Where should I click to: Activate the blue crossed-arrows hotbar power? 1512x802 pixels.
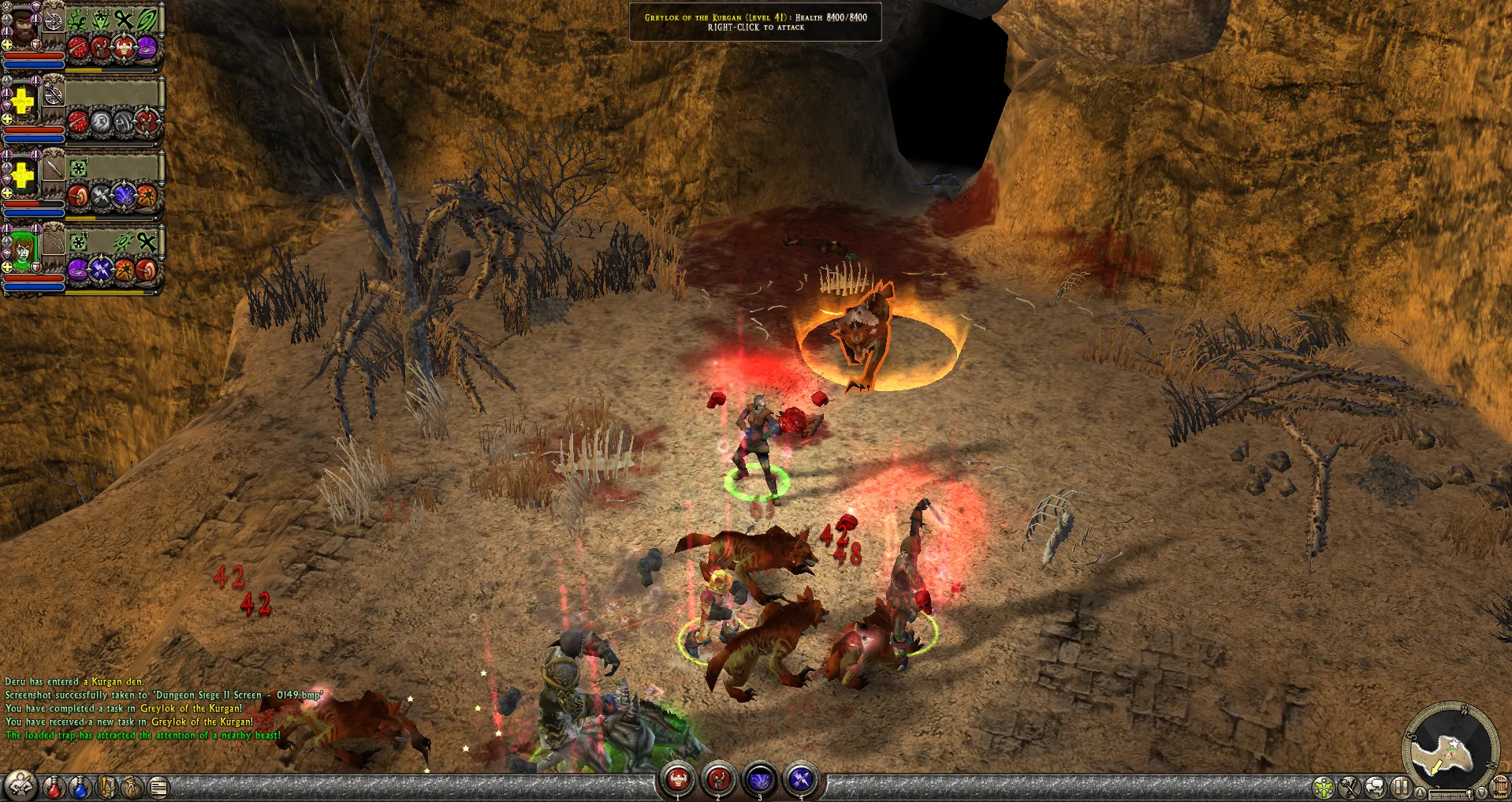pyautogui.click(x=801, y=780)
